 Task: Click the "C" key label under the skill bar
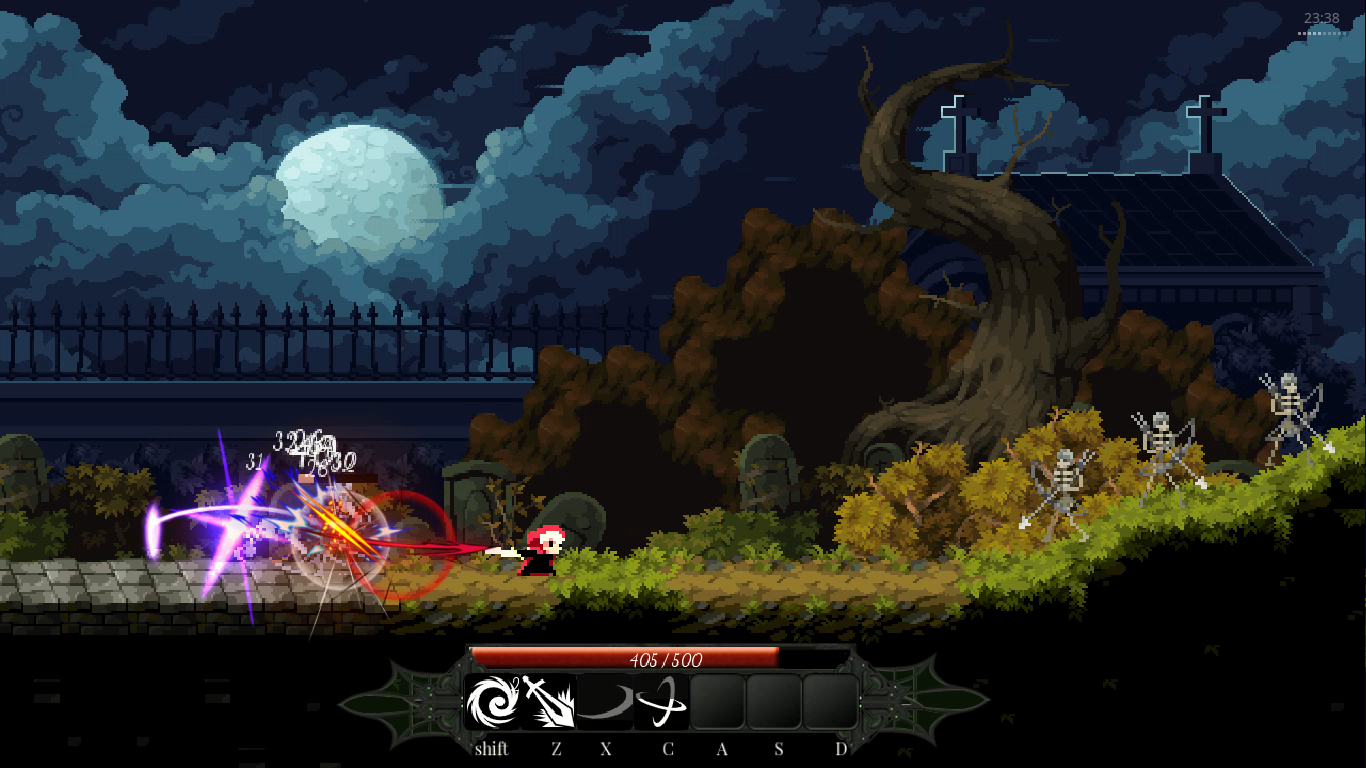pyautogui.click(x=668, y=748)
